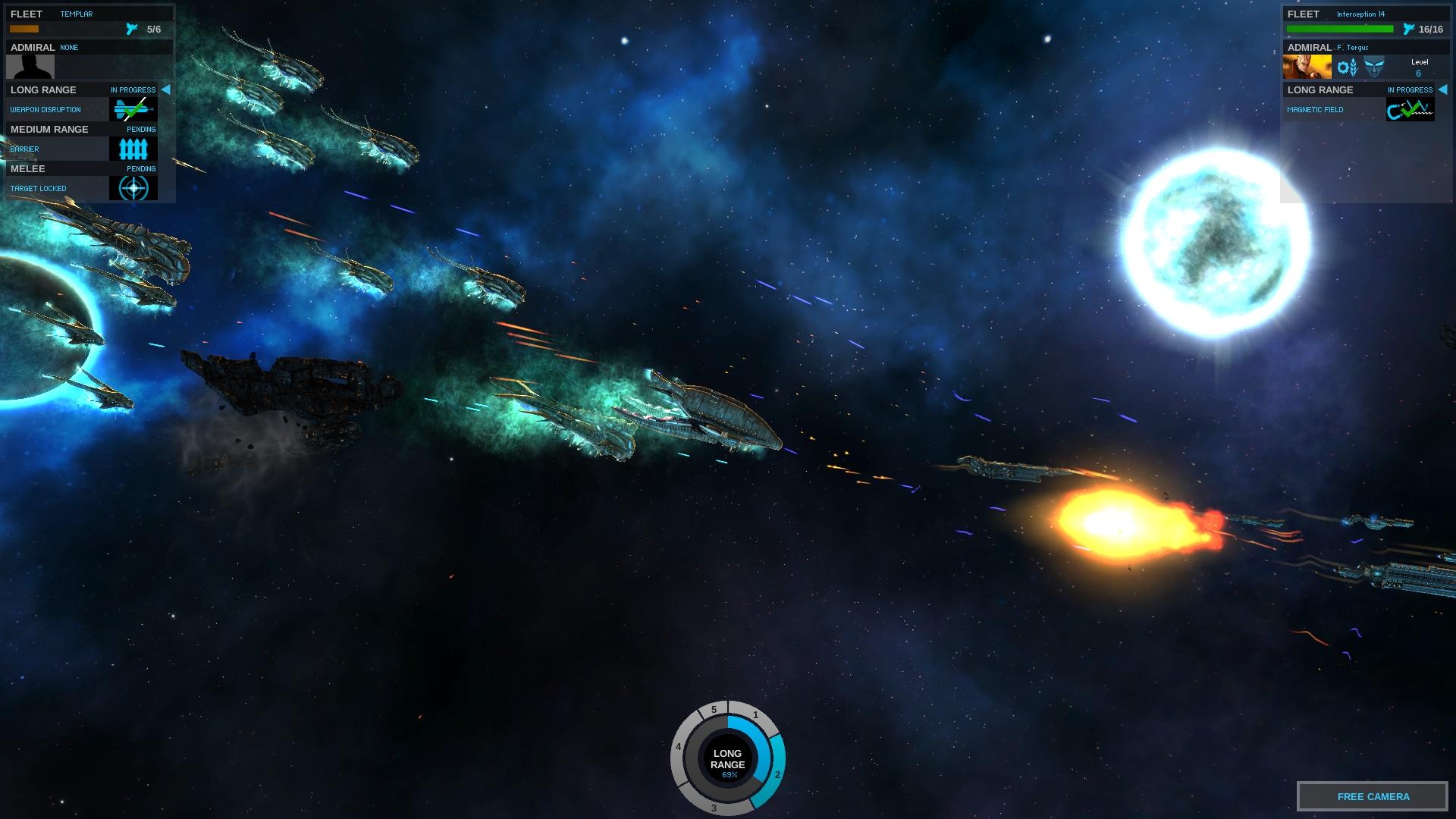Screen dimensions: 1456x819
Task: Choose the Barrier card icon
Action: click(133, 149)
